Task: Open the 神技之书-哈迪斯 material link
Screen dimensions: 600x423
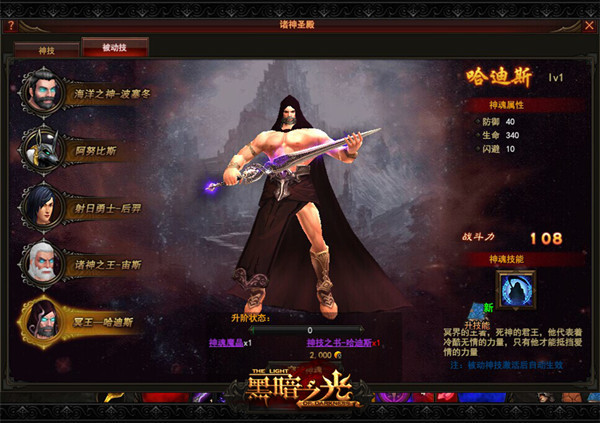Action: coord(340,342)
